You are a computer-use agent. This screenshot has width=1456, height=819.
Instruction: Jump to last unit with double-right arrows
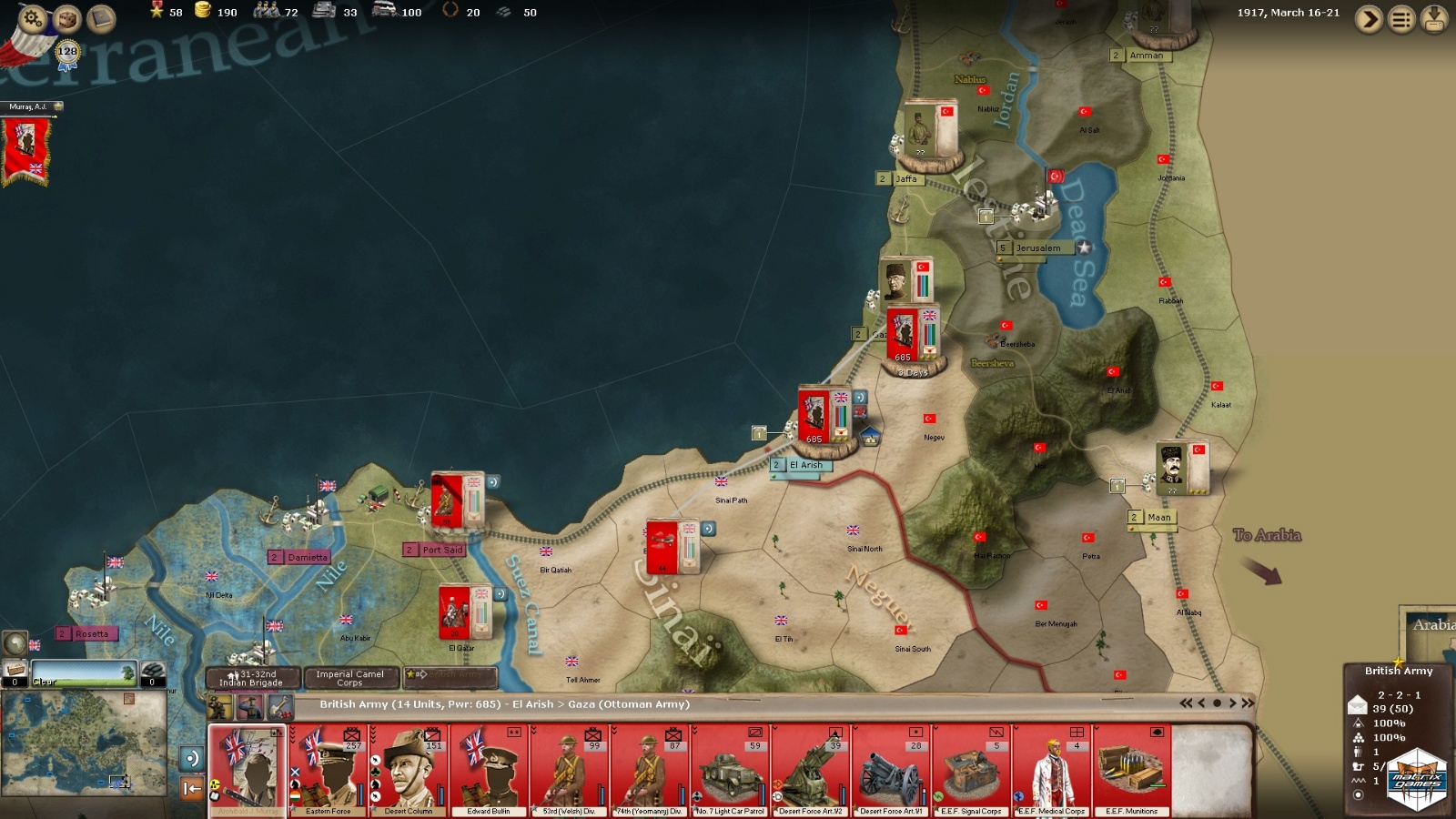[1248, 703]
